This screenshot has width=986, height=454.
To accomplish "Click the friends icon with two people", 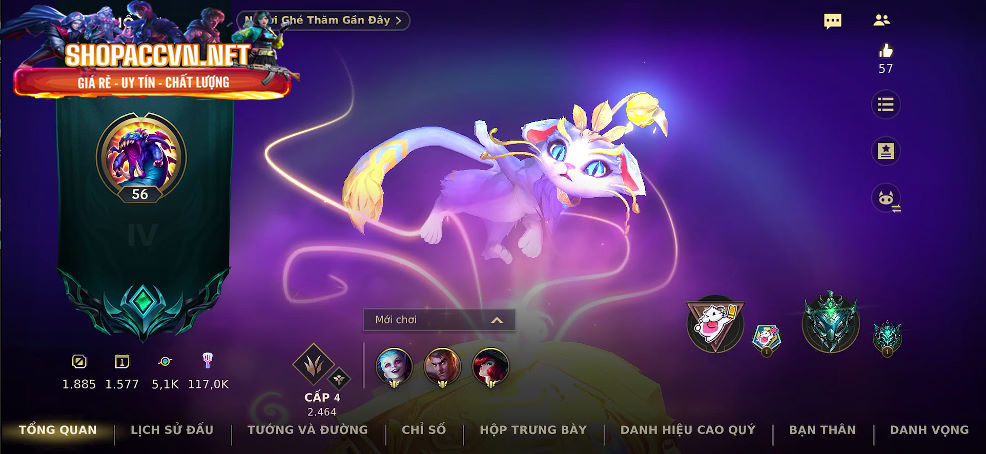I will click(x=881, y=20).
